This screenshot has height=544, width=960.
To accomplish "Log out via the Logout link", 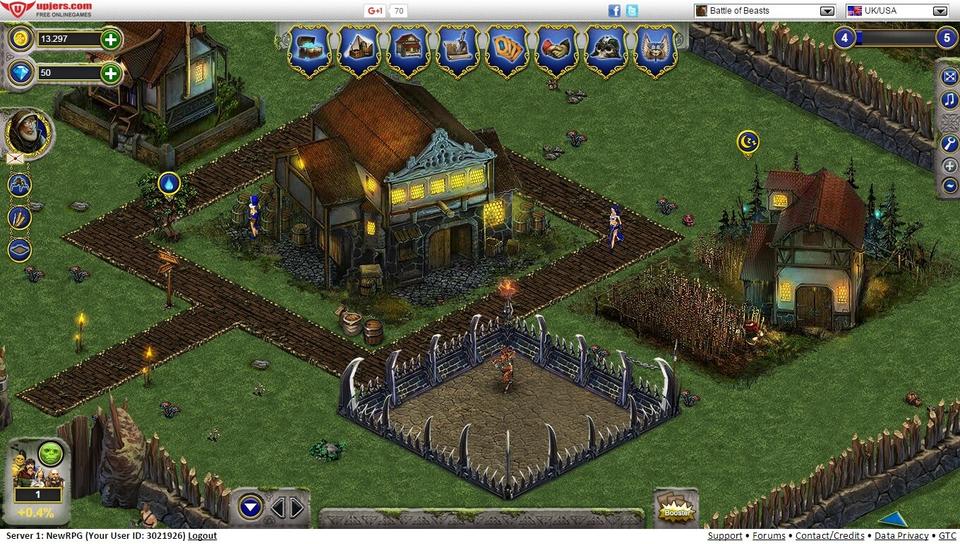I will (x=202, y=536).
